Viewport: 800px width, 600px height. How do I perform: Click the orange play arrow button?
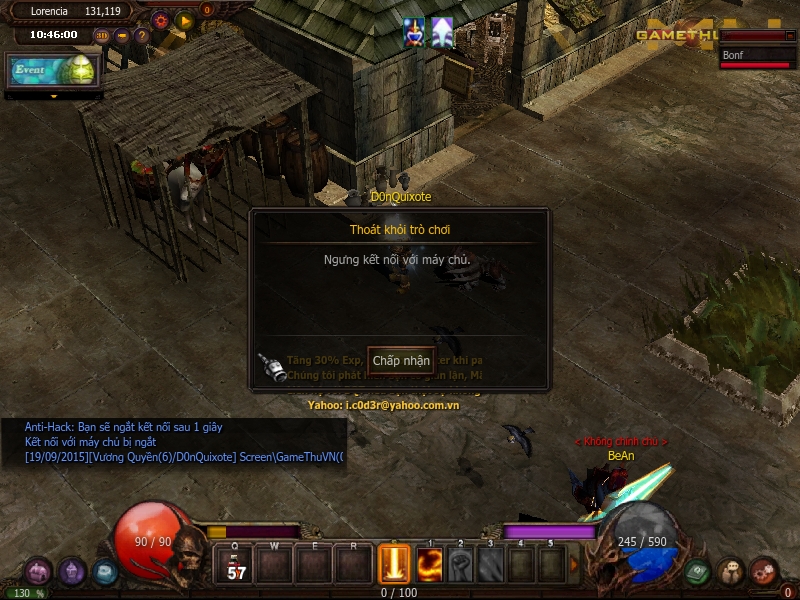pos(184,19)
